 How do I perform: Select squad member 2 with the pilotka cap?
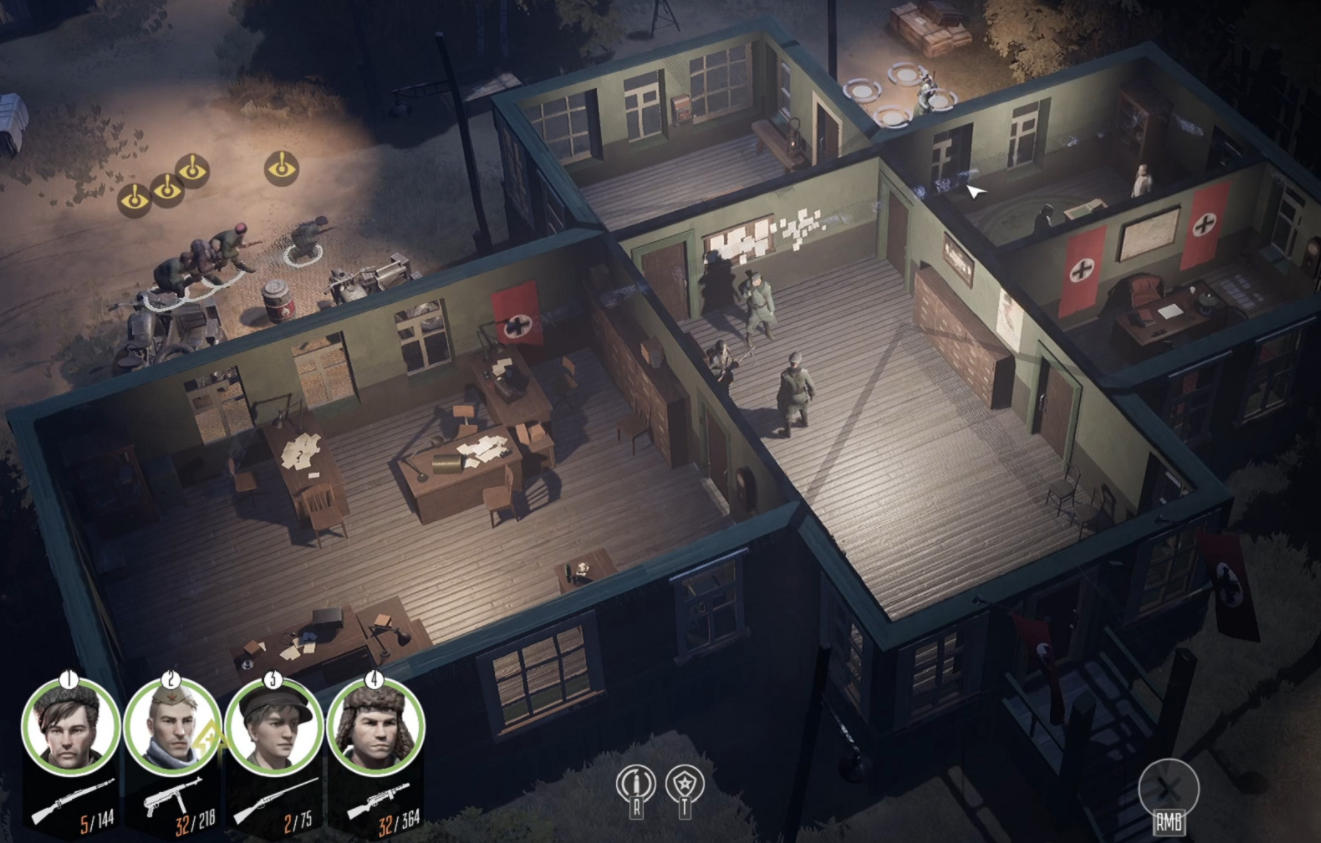(x=171, y=727)
